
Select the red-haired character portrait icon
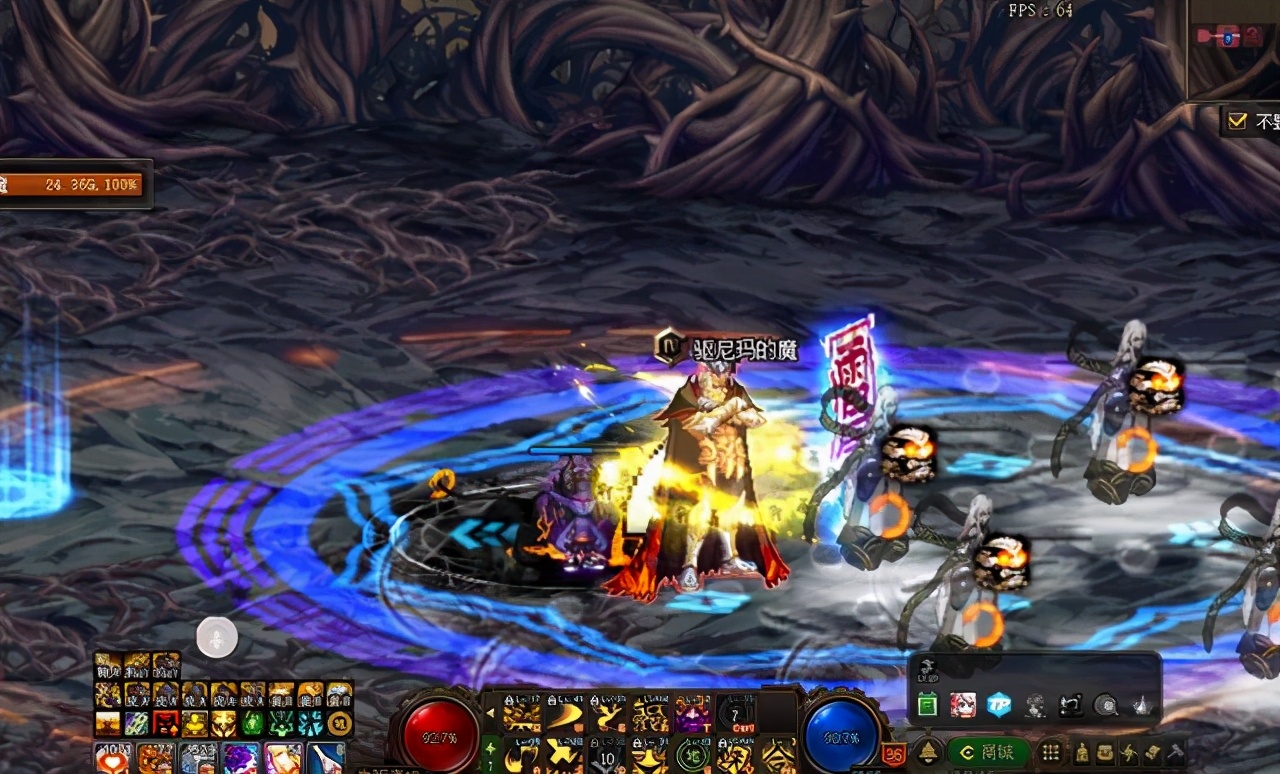963,705
